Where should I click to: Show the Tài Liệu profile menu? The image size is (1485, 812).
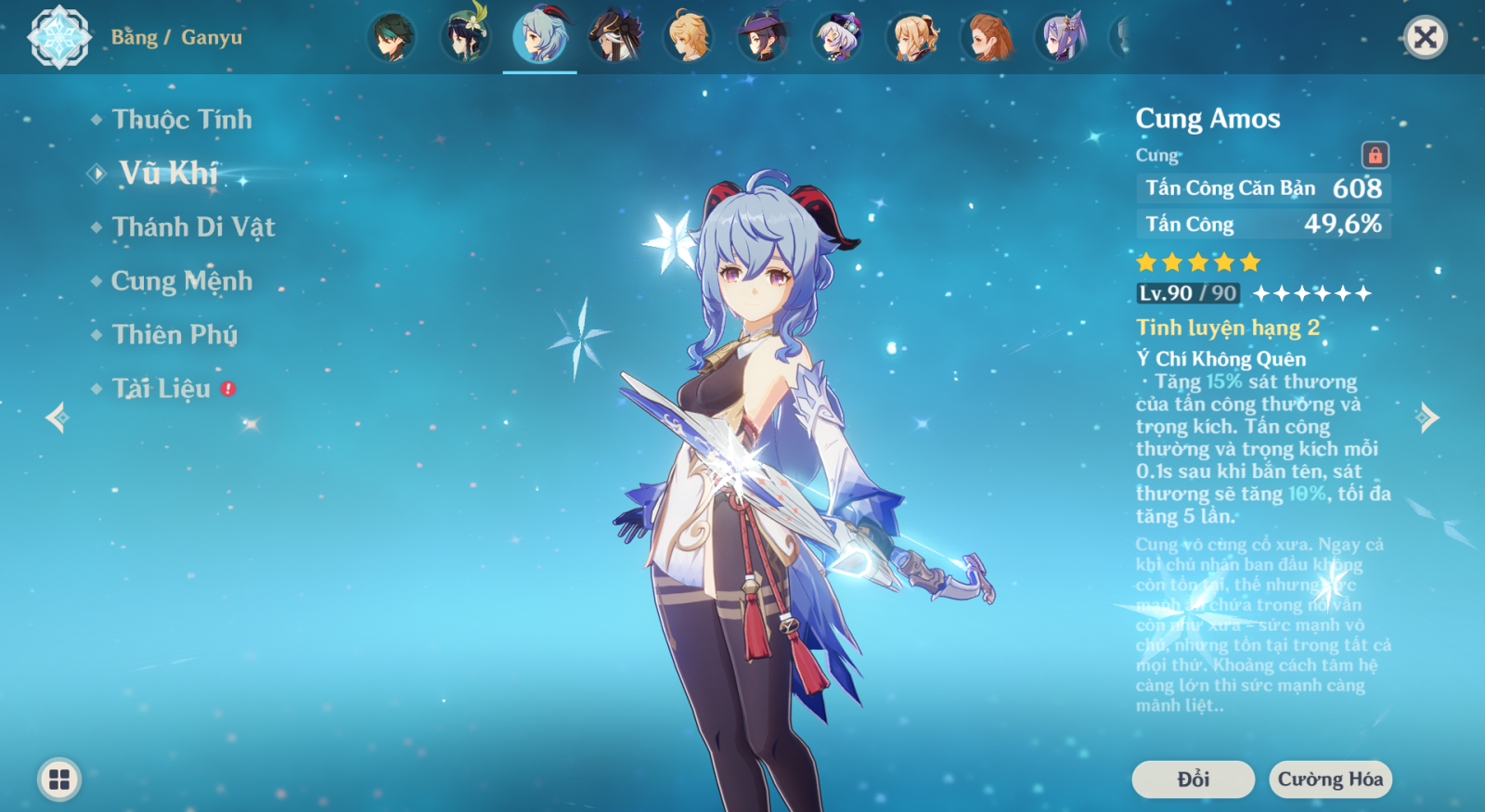point(161,389)
